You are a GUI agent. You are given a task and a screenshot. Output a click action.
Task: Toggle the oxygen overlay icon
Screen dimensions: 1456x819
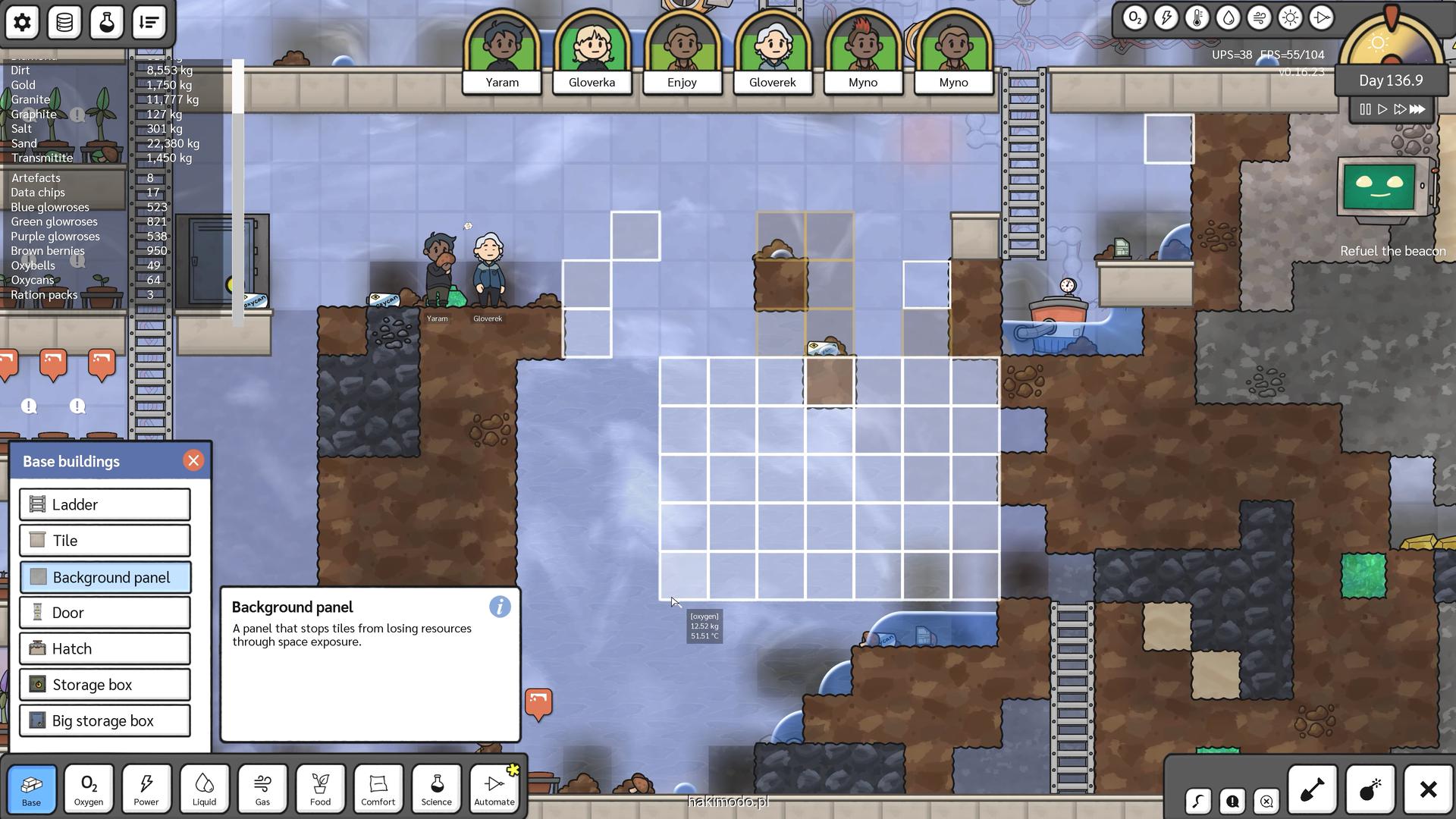1134,18
